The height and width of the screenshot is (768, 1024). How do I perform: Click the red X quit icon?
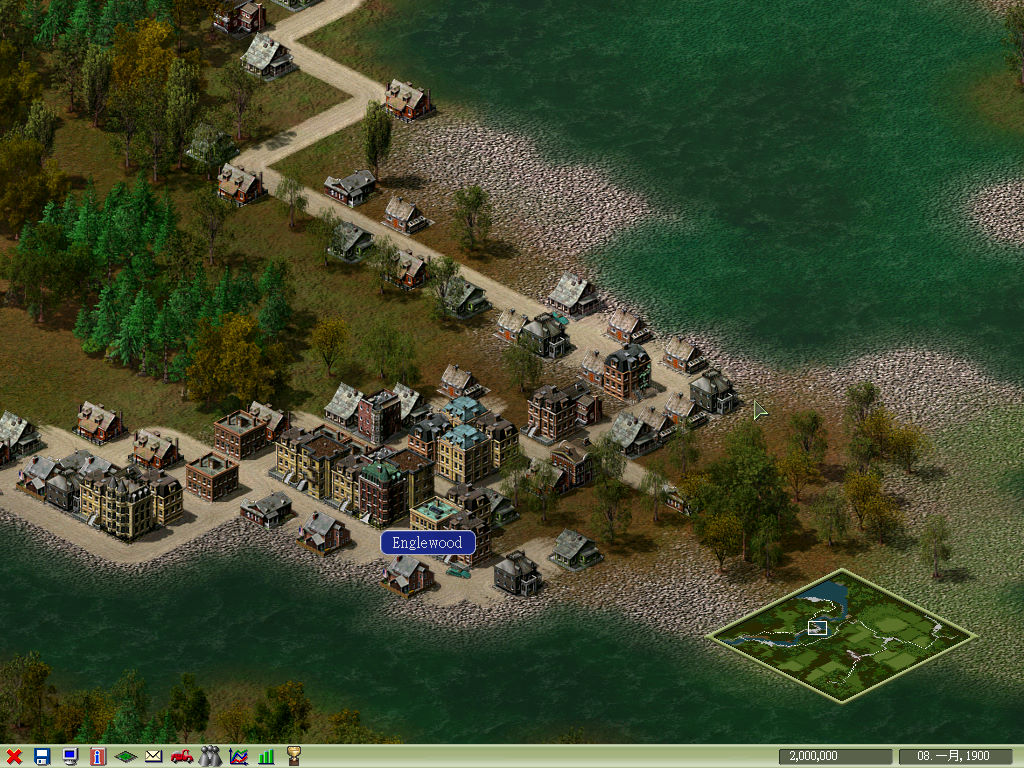(x=14, y=756)
